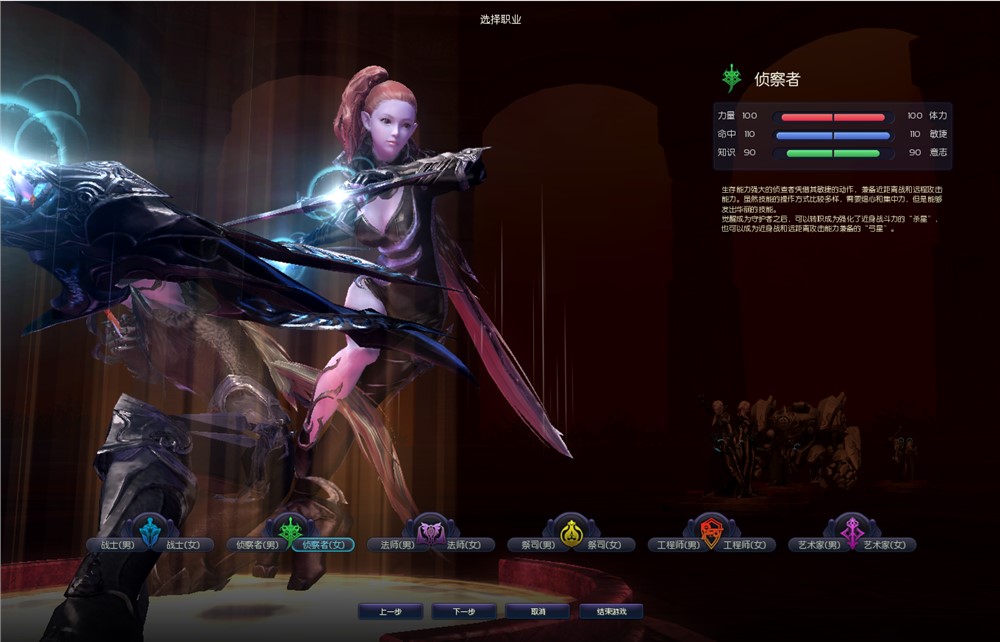
Task: Select the male Warrior class 战士(男)
Action: [x=111, y=545]
